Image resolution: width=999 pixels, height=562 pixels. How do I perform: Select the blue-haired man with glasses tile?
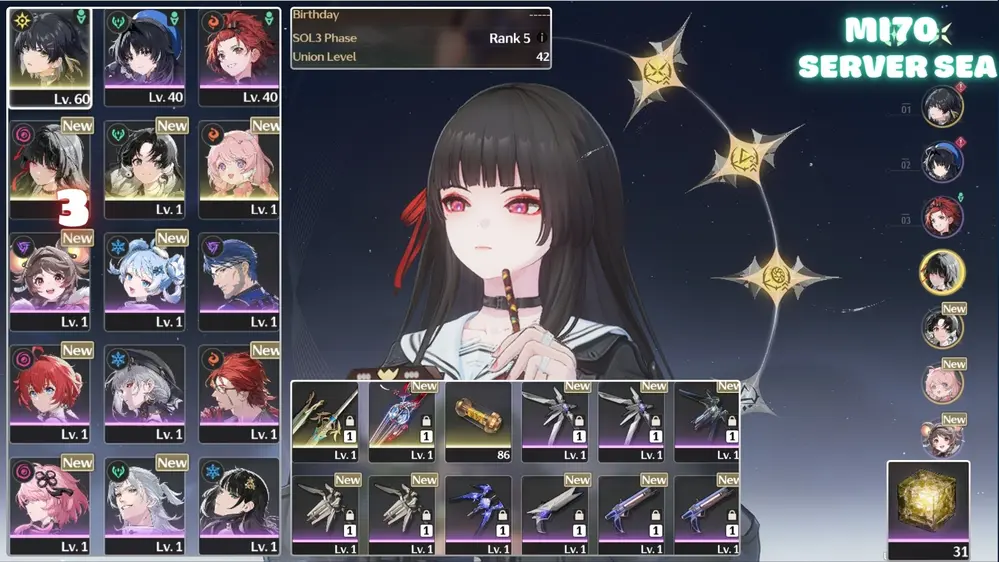(x=239, y=280)
